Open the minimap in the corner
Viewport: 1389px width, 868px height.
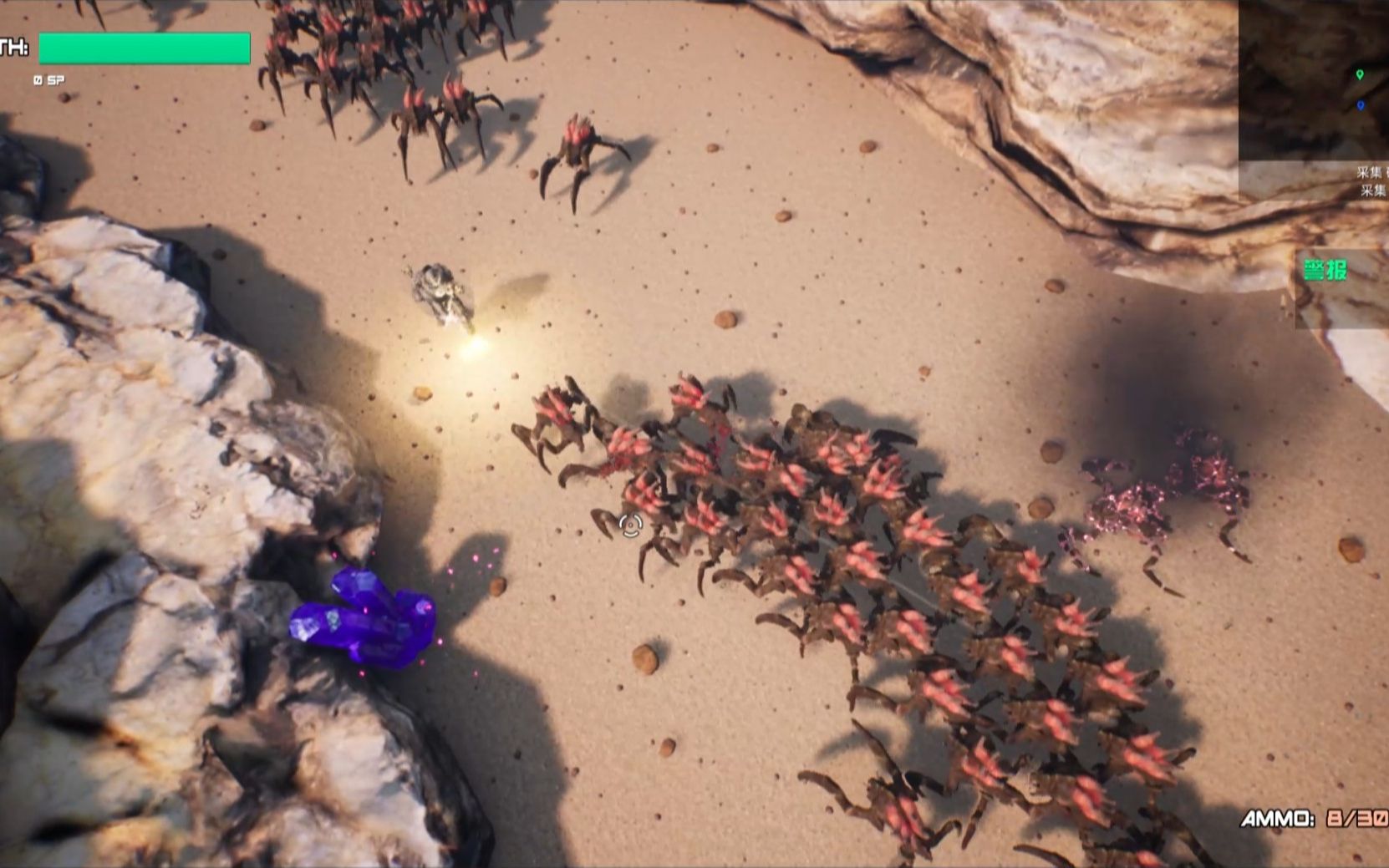pos(1314,79)
